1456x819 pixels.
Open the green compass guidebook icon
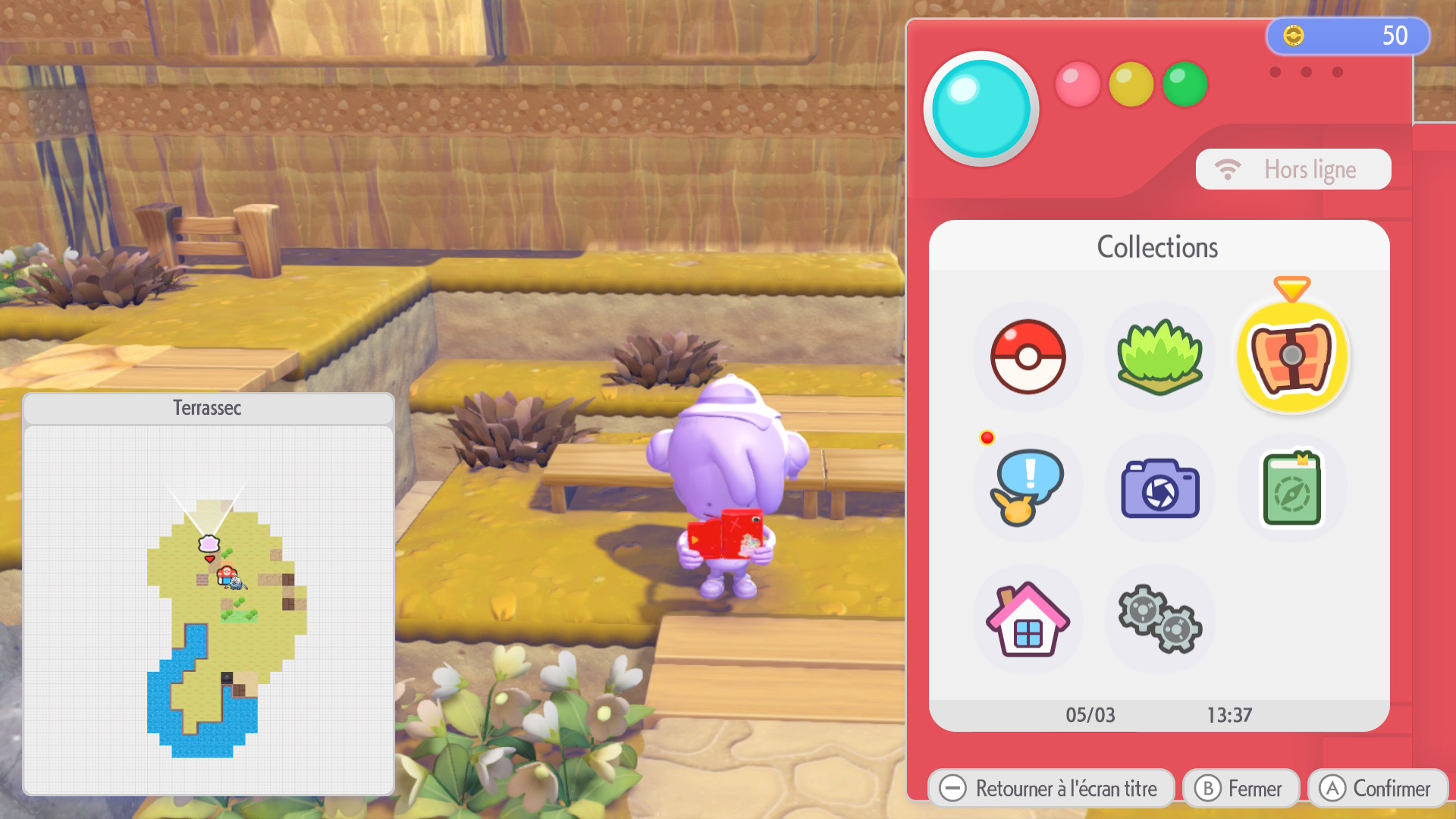click(1292, 488)
